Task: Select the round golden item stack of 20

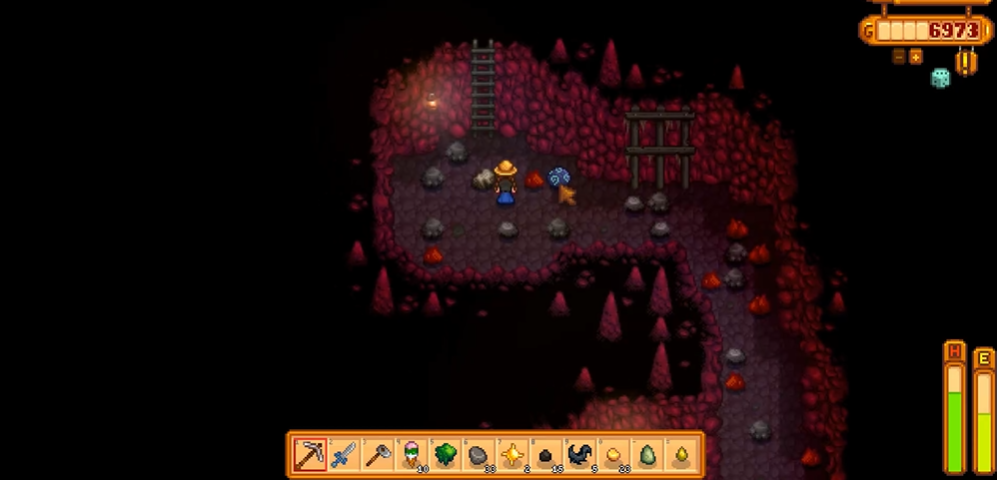Action: 613,456
